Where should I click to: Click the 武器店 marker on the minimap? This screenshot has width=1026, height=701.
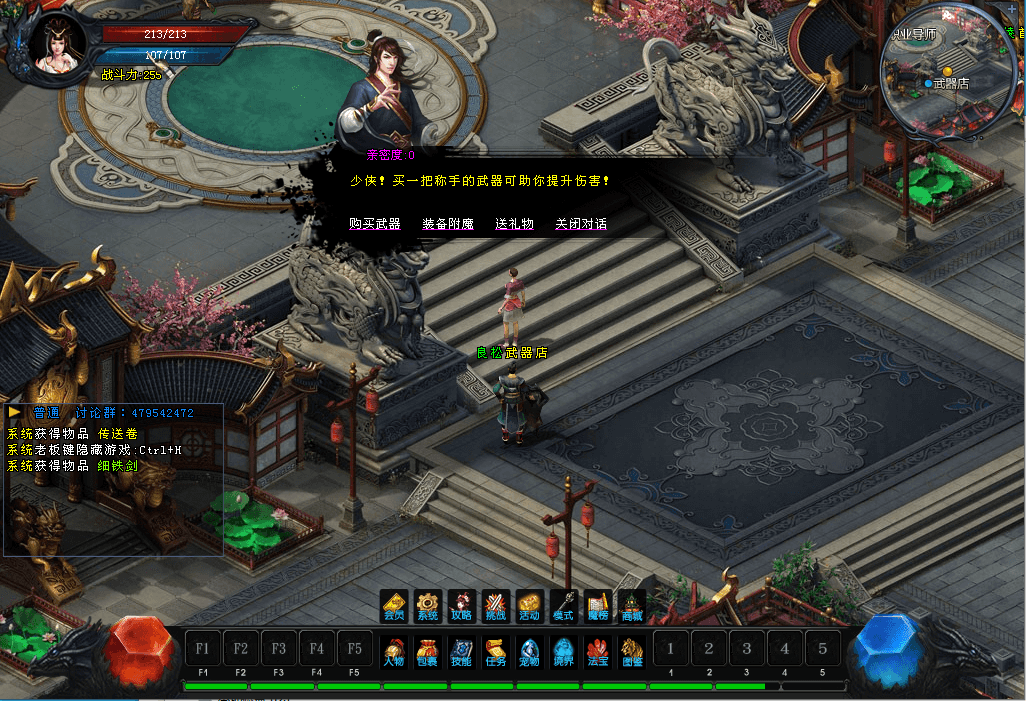click(950, 83)
